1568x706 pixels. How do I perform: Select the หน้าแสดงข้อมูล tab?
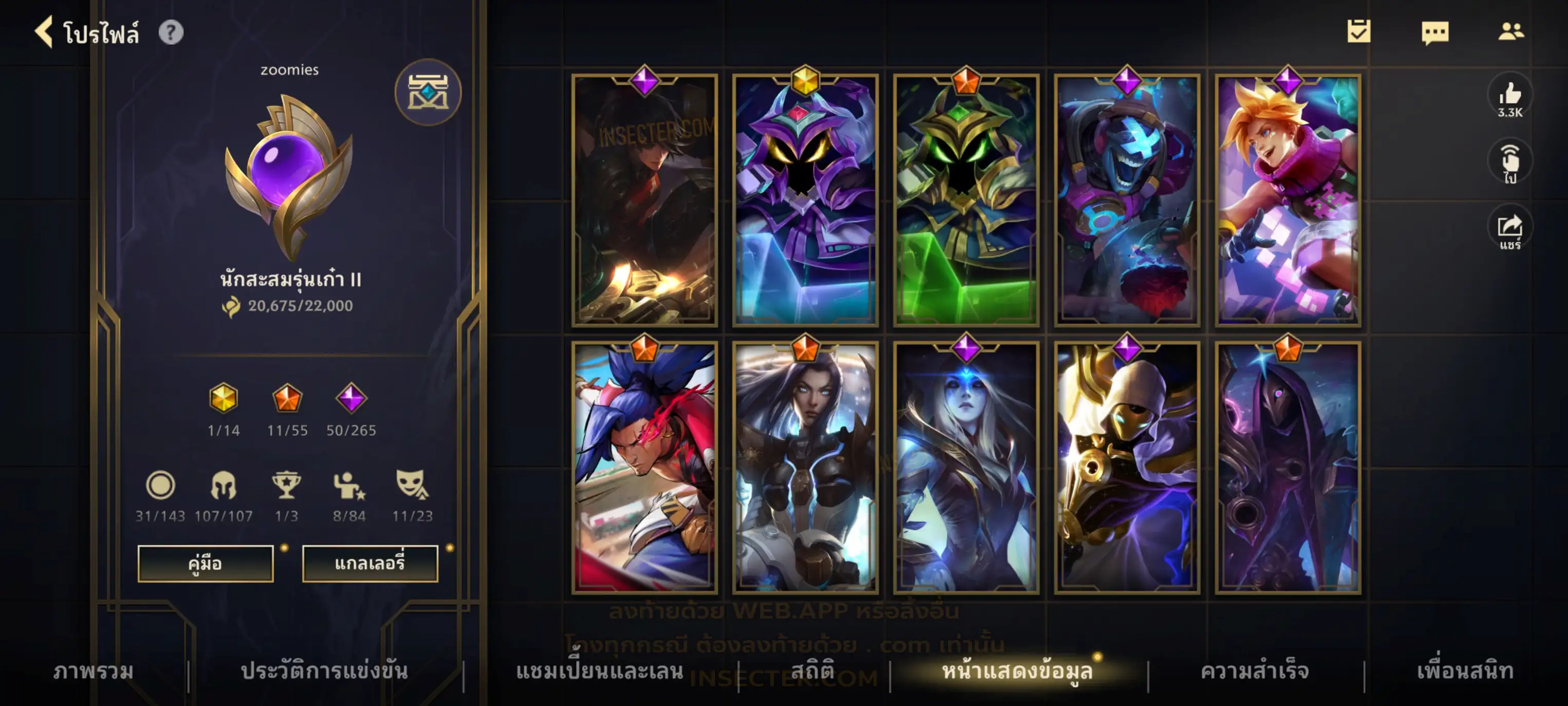[1017, 671]
